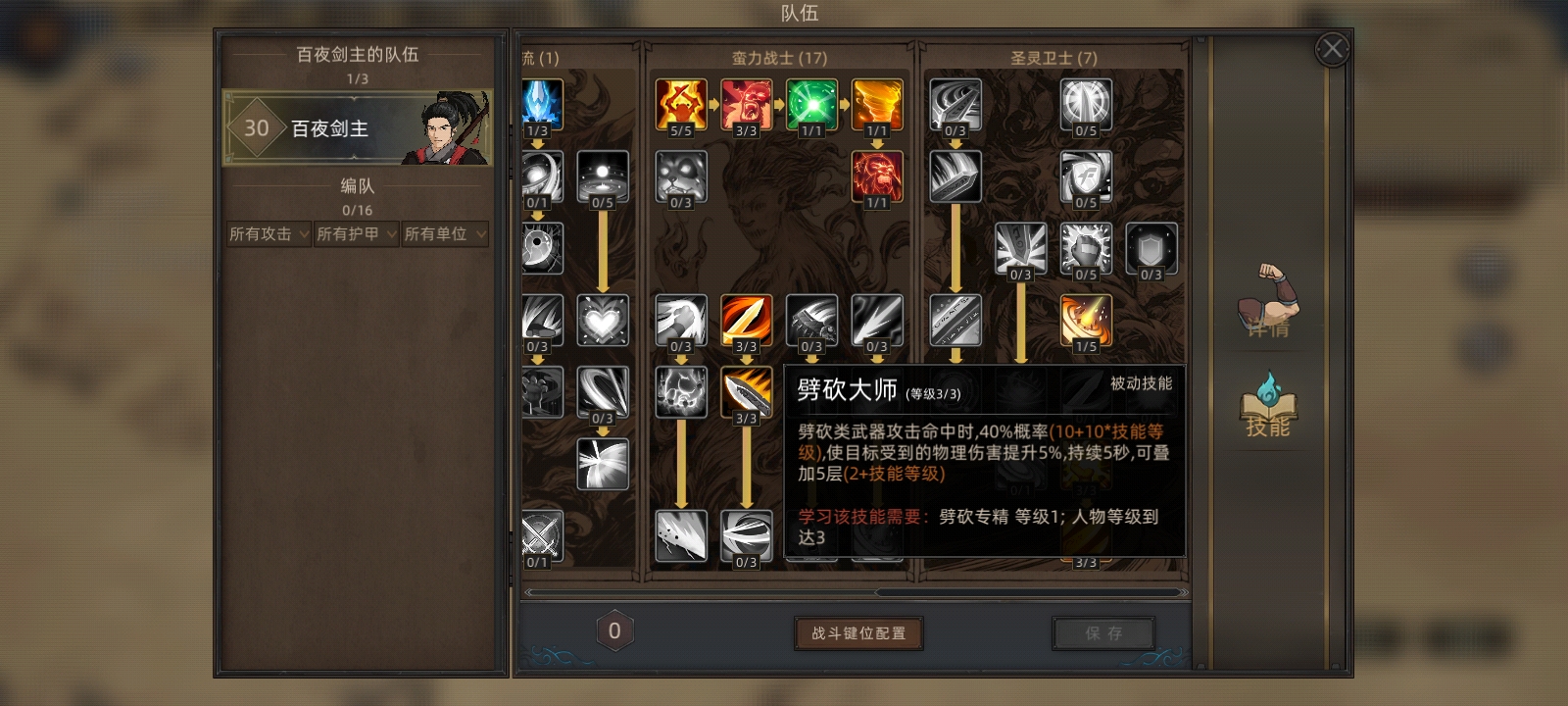Viewport: 1568px width, 706px height.
Task: Select the yin-yang skill icon
Action: pyautogui.click(x=544, y=247)
